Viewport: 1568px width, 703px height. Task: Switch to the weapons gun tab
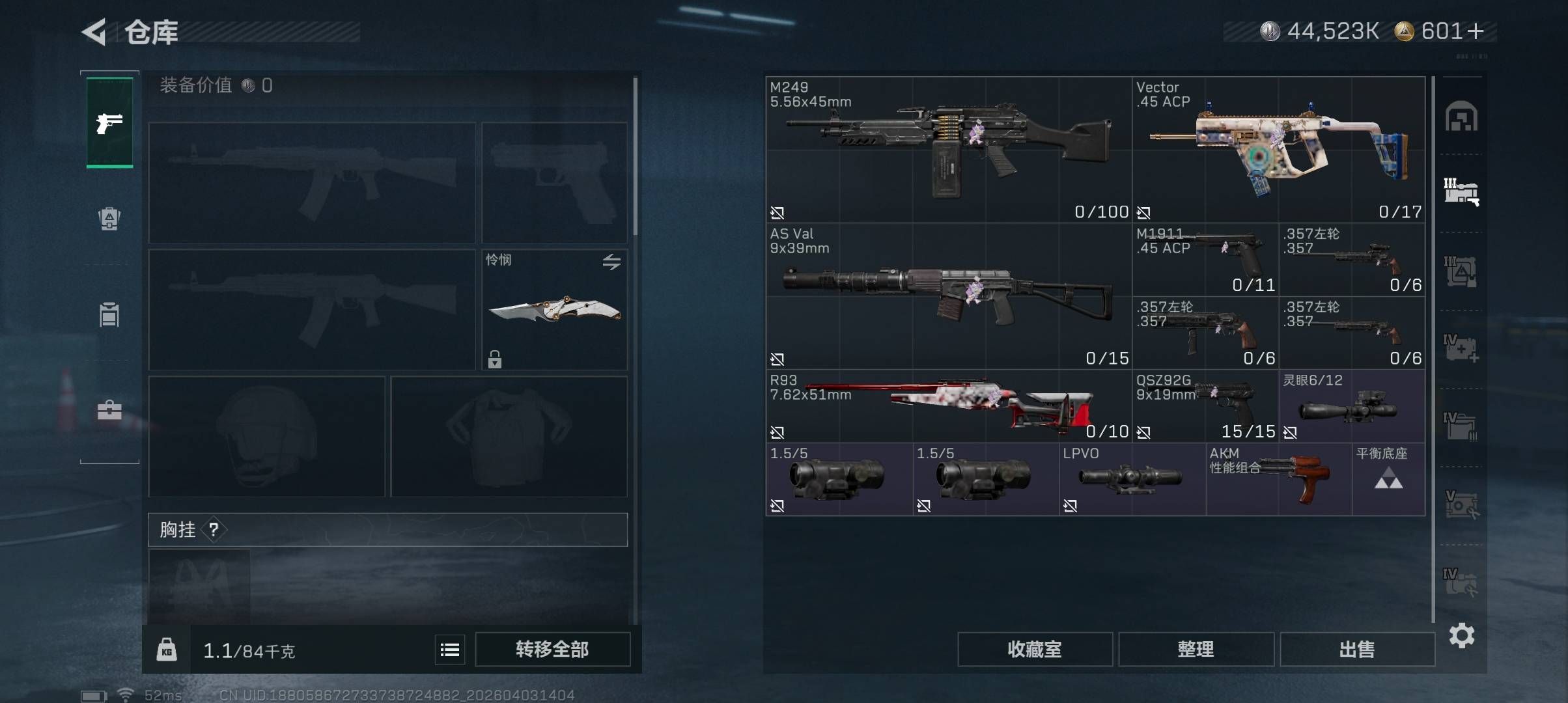coord(109,122)
